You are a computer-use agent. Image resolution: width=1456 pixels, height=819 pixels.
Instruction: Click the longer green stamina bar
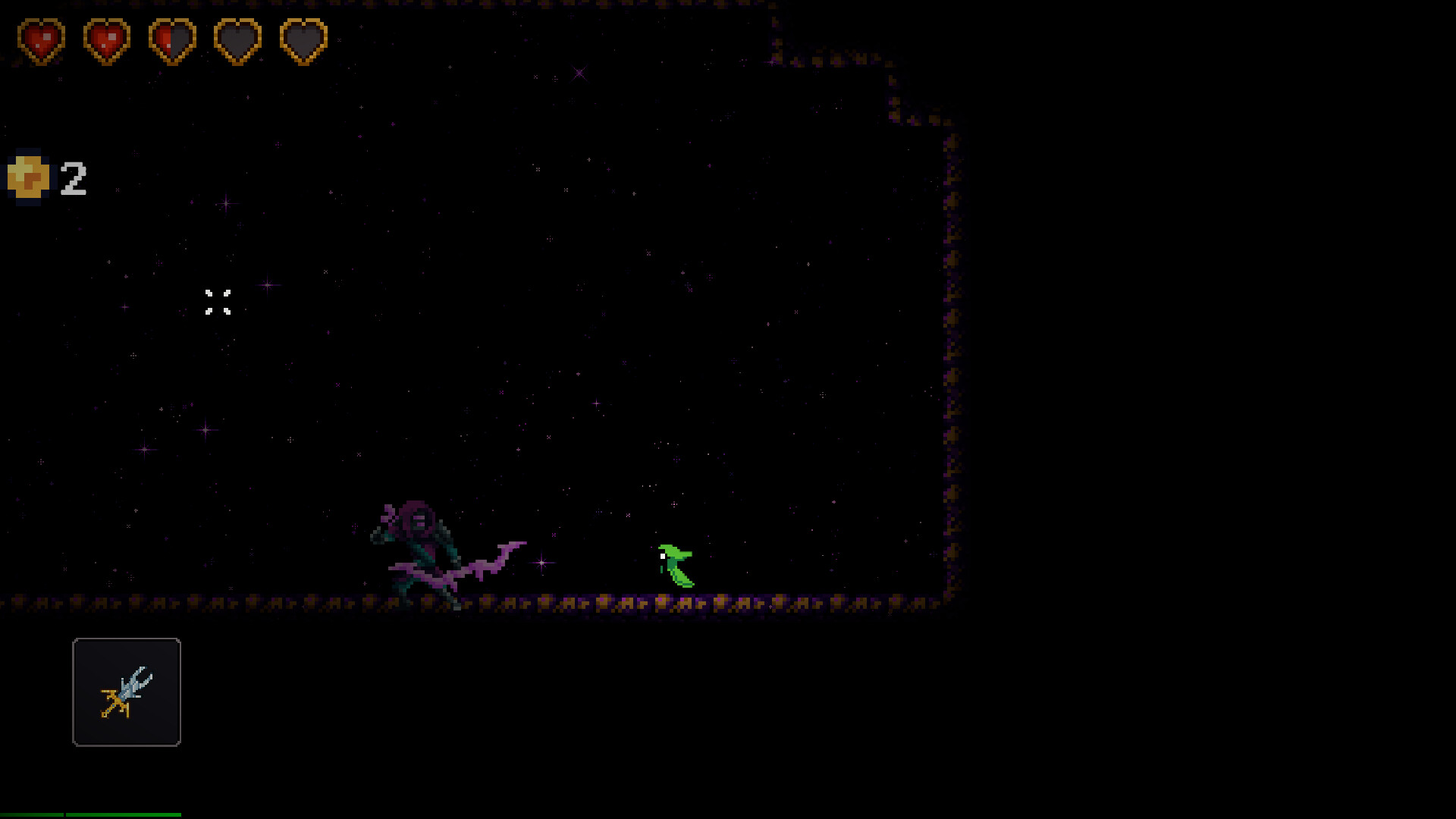click(x=121, y=815)
